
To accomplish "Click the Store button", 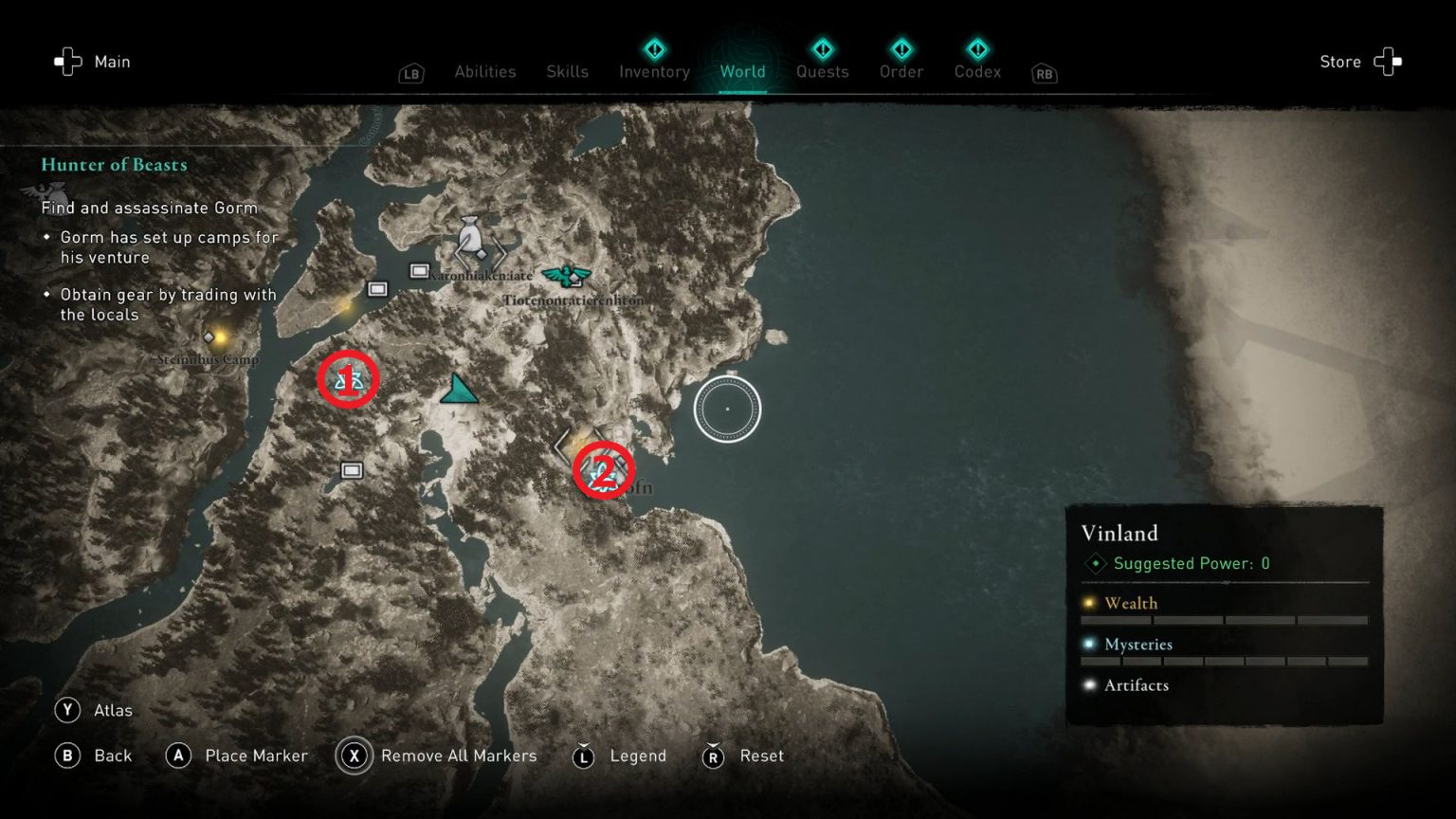I will tap(1339, 61).
